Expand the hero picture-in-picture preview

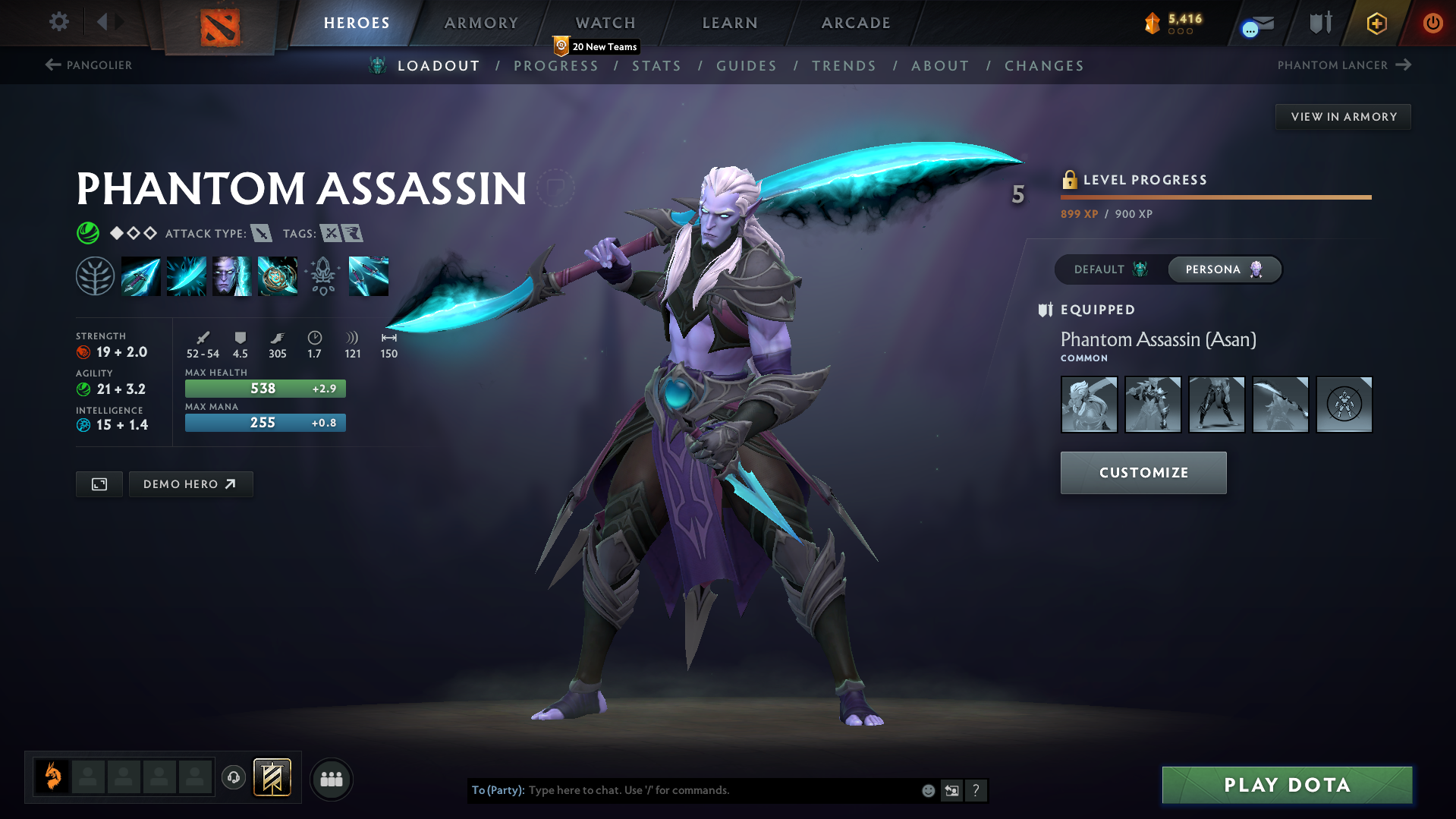pos(98,484)
